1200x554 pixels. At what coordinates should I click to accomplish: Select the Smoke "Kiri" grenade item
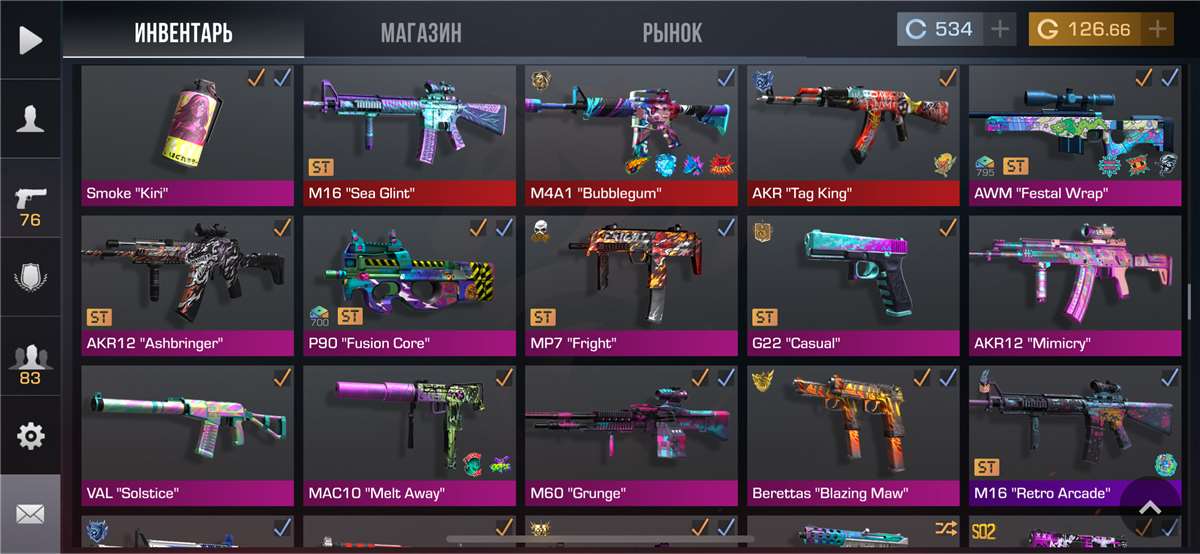click(187, 130)
